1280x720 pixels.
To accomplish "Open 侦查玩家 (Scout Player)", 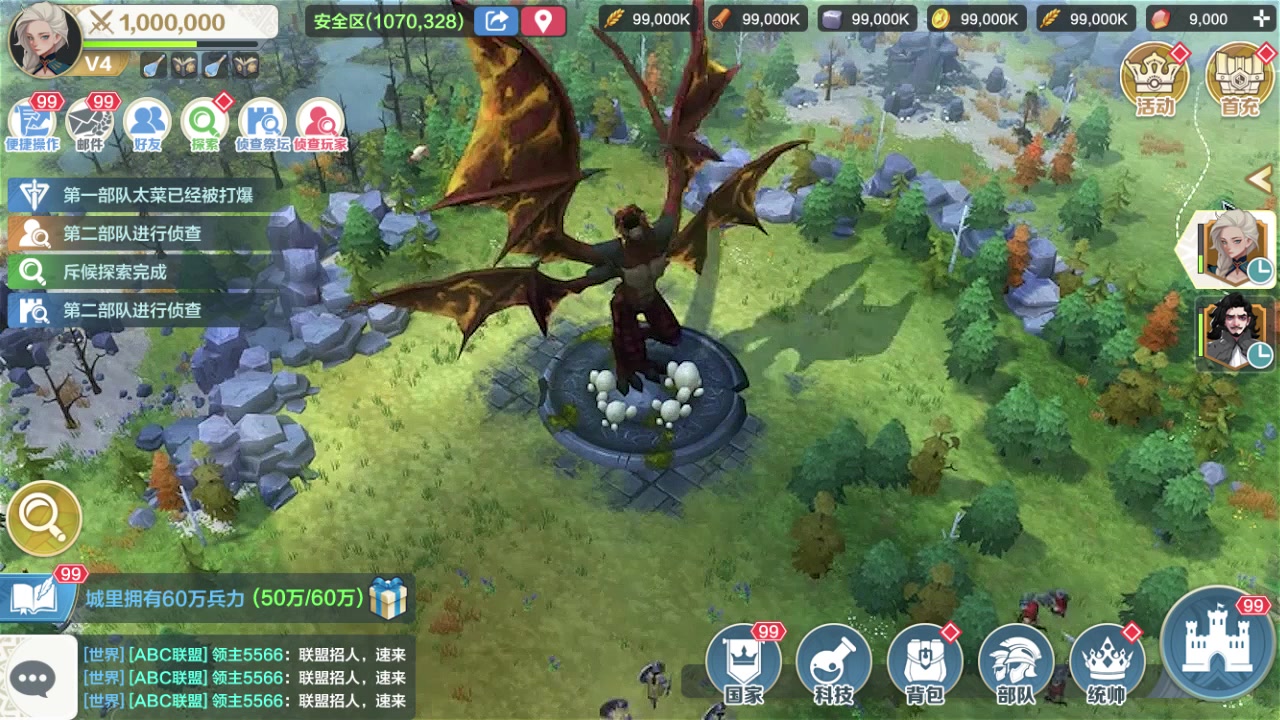I will tap(320, 120).
